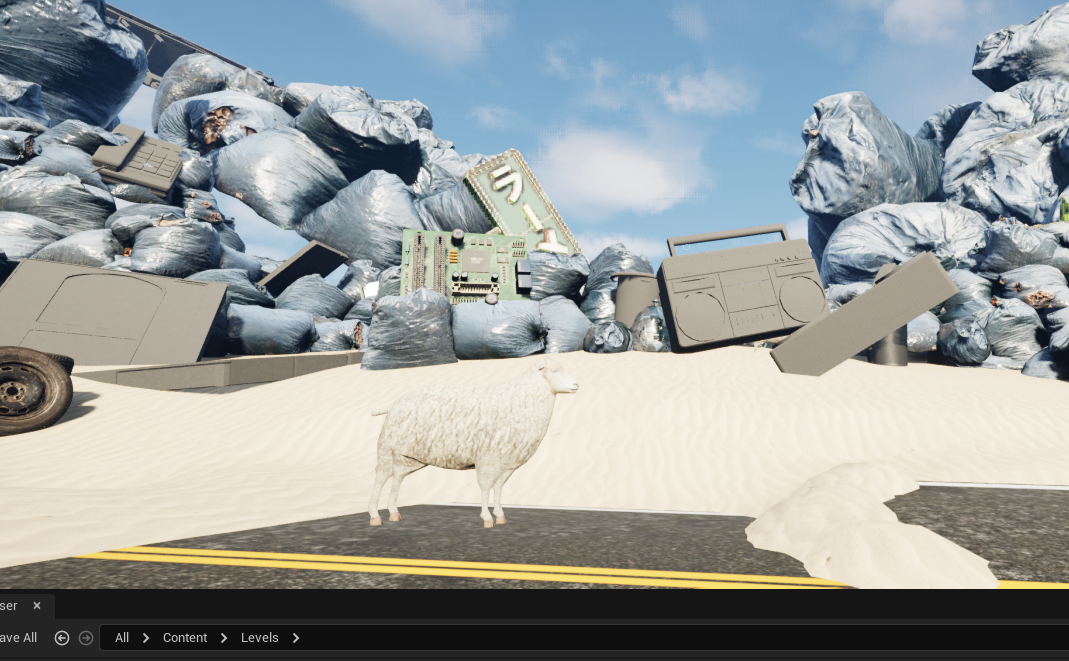Go back in content browser history
Screen dimensions: 1069x661
pos(62,638)
